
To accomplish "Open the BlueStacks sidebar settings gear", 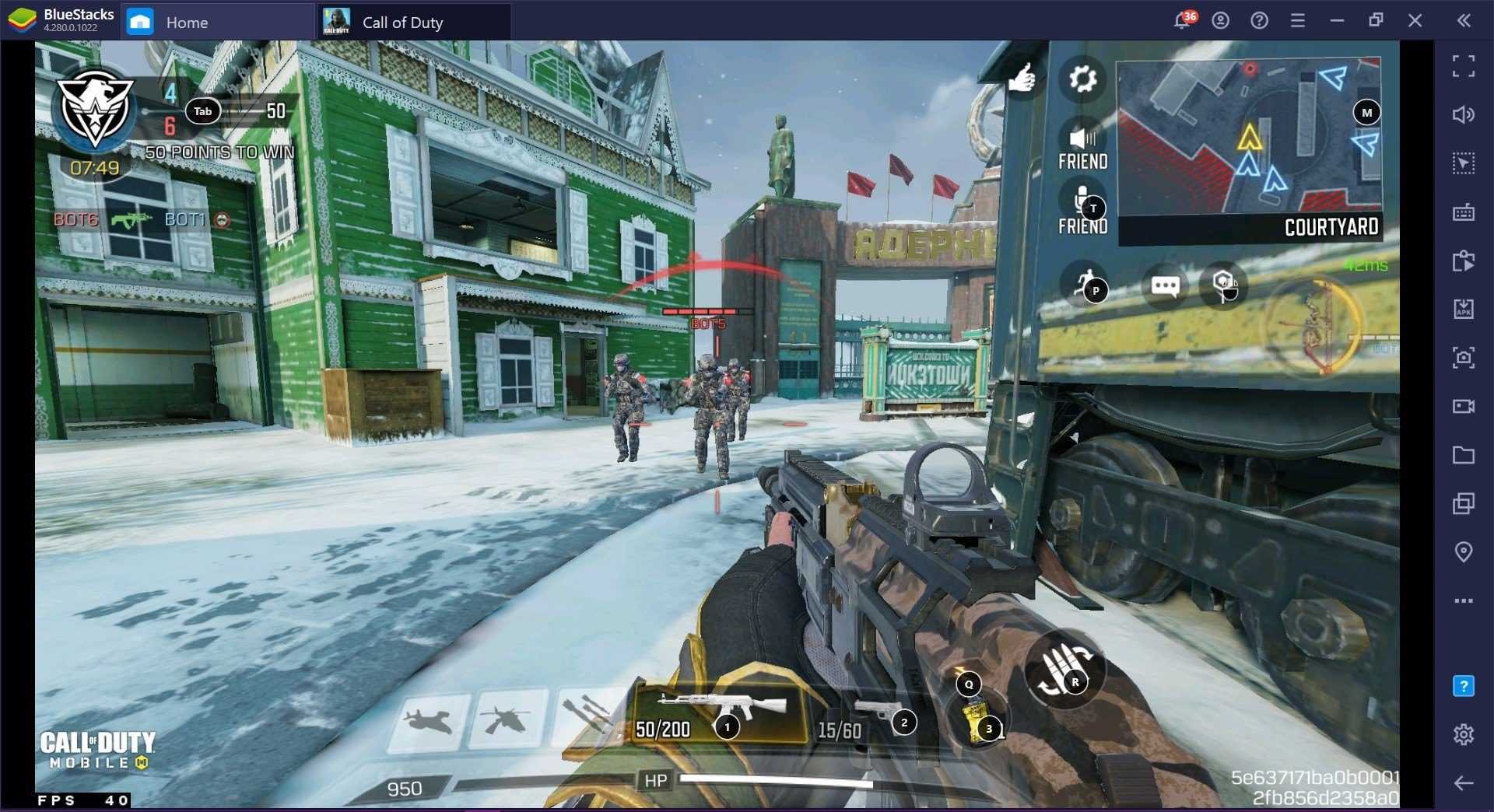I will [x=1463, y=734].
